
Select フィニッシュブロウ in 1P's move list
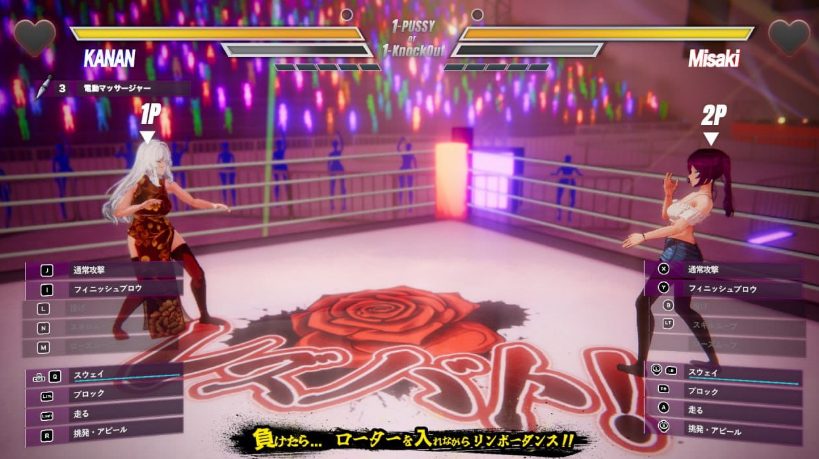point(105,289)
